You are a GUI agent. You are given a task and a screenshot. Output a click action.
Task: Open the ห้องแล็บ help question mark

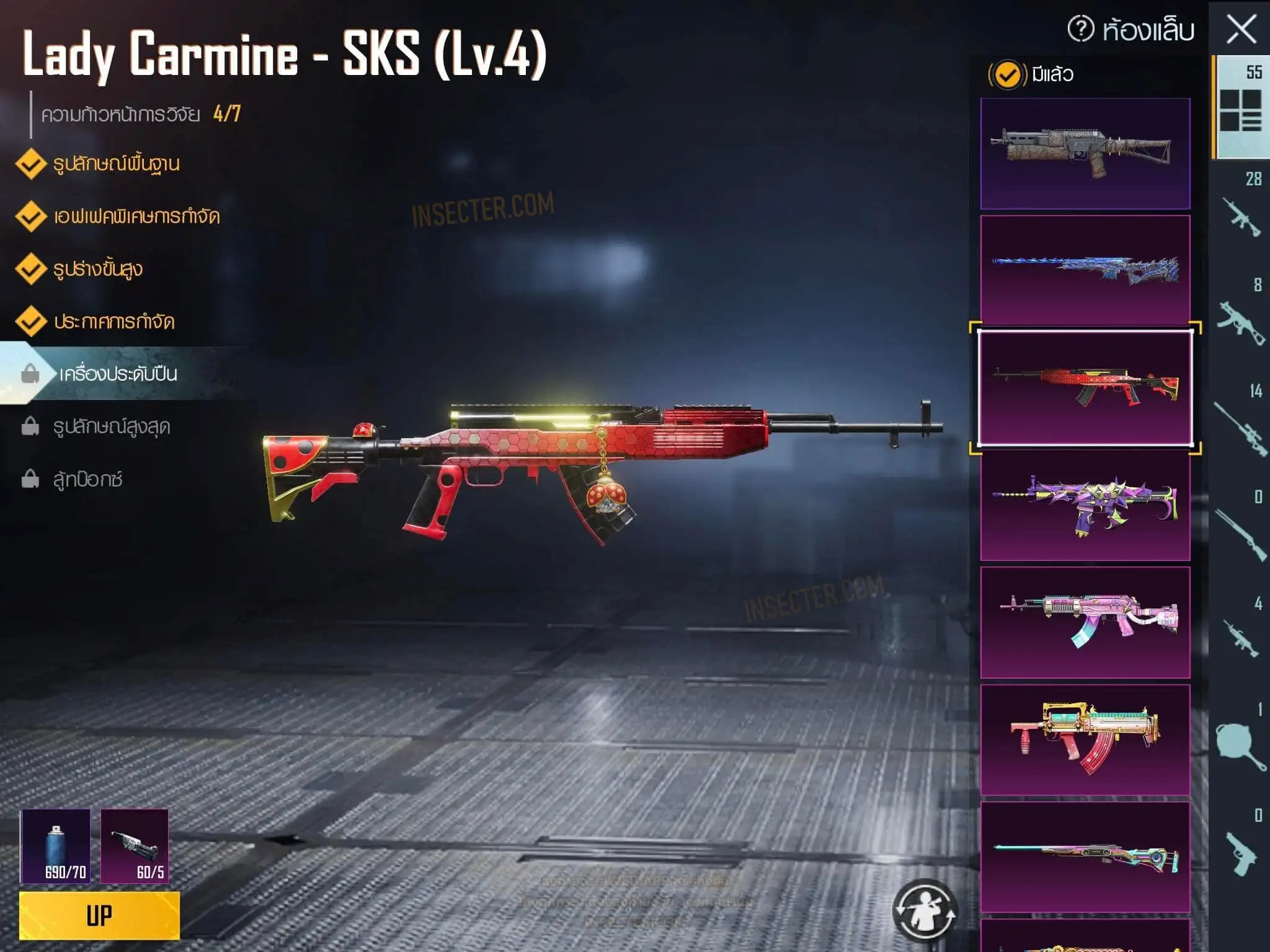(x=1081, y=29)
